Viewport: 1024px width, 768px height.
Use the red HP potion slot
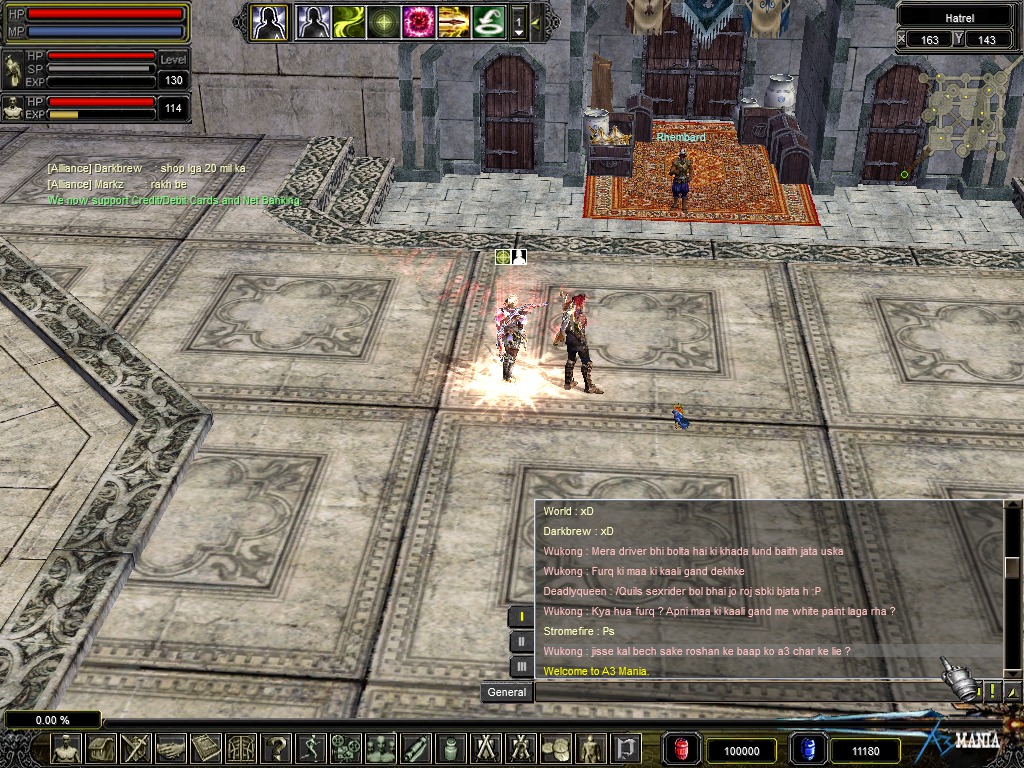tap(684, 749)
